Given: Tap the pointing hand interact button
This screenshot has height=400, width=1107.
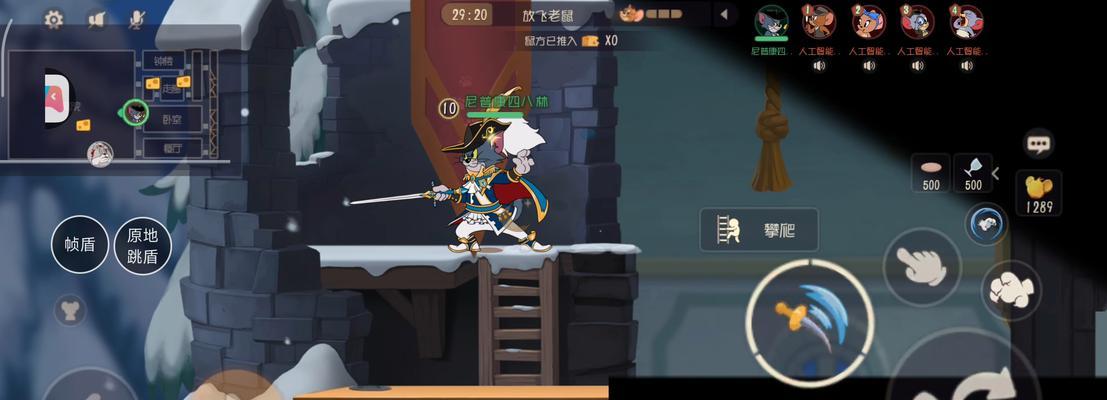Looking at the screenshot, I should tap(921, 265).
